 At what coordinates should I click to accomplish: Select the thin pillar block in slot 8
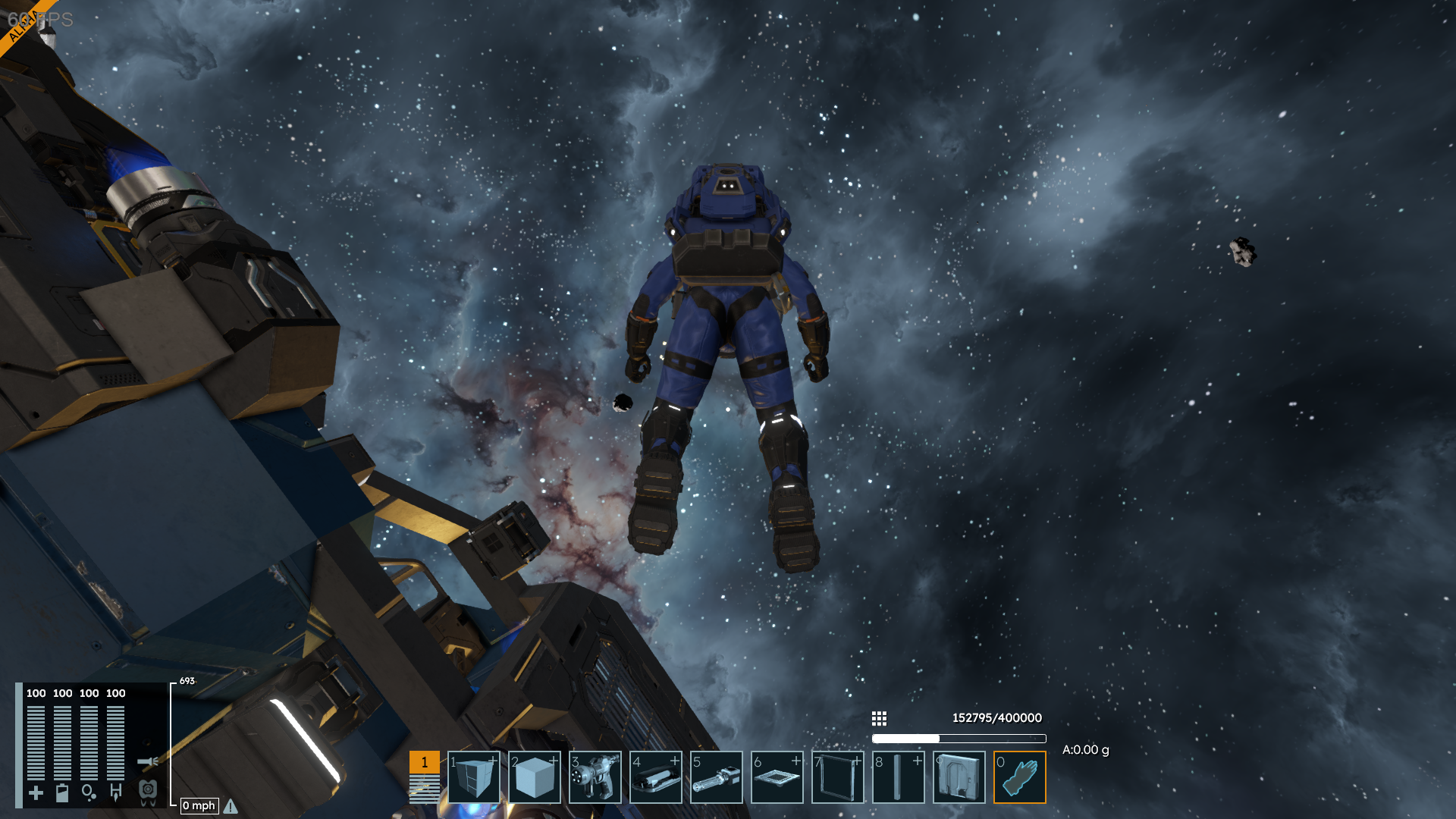click(x=899, y=777)
